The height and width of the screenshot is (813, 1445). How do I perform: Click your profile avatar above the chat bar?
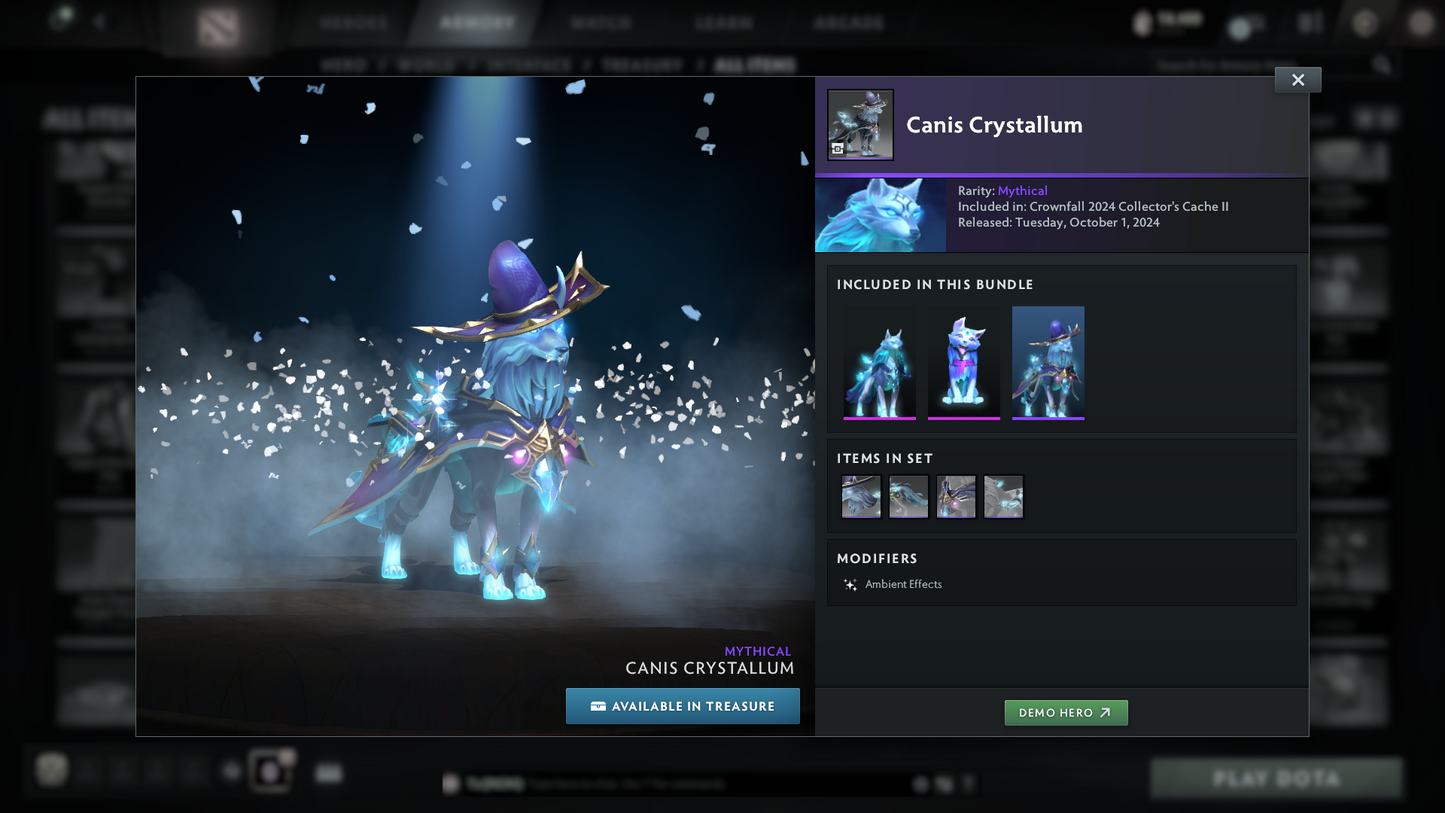tap(269, 770)
